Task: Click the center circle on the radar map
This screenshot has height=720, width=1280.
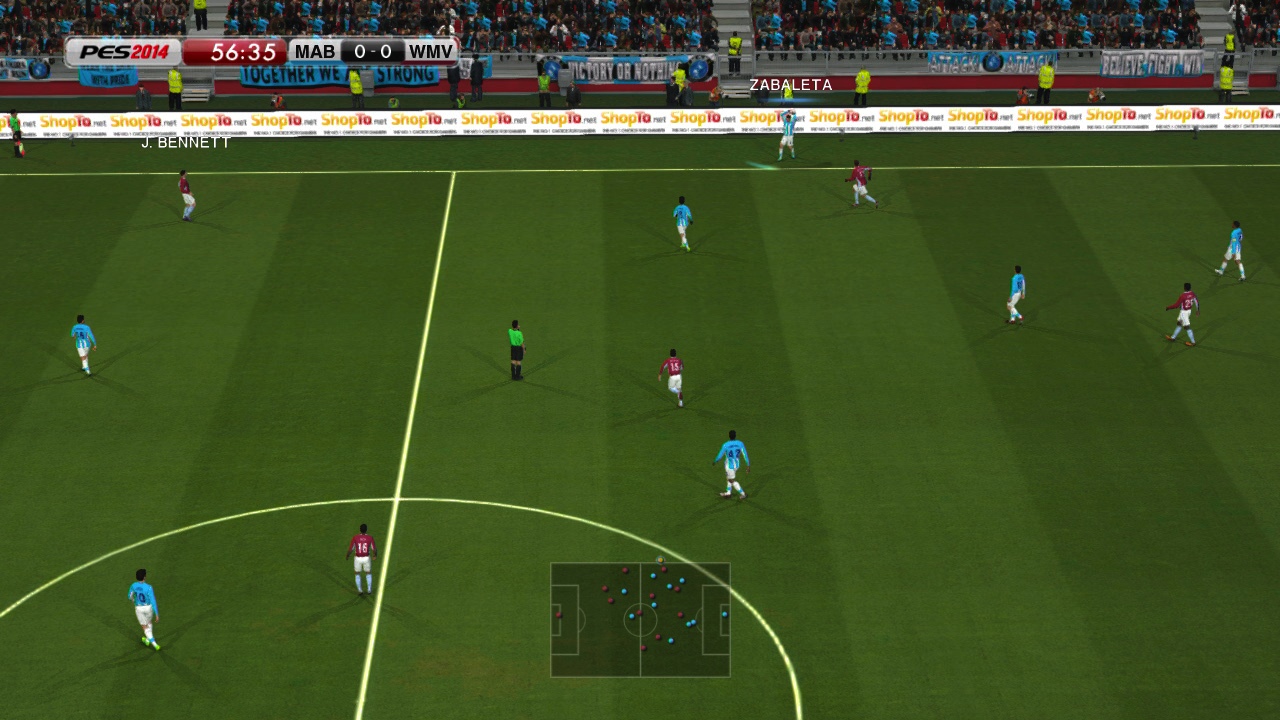Action: (x=640, y=618)
